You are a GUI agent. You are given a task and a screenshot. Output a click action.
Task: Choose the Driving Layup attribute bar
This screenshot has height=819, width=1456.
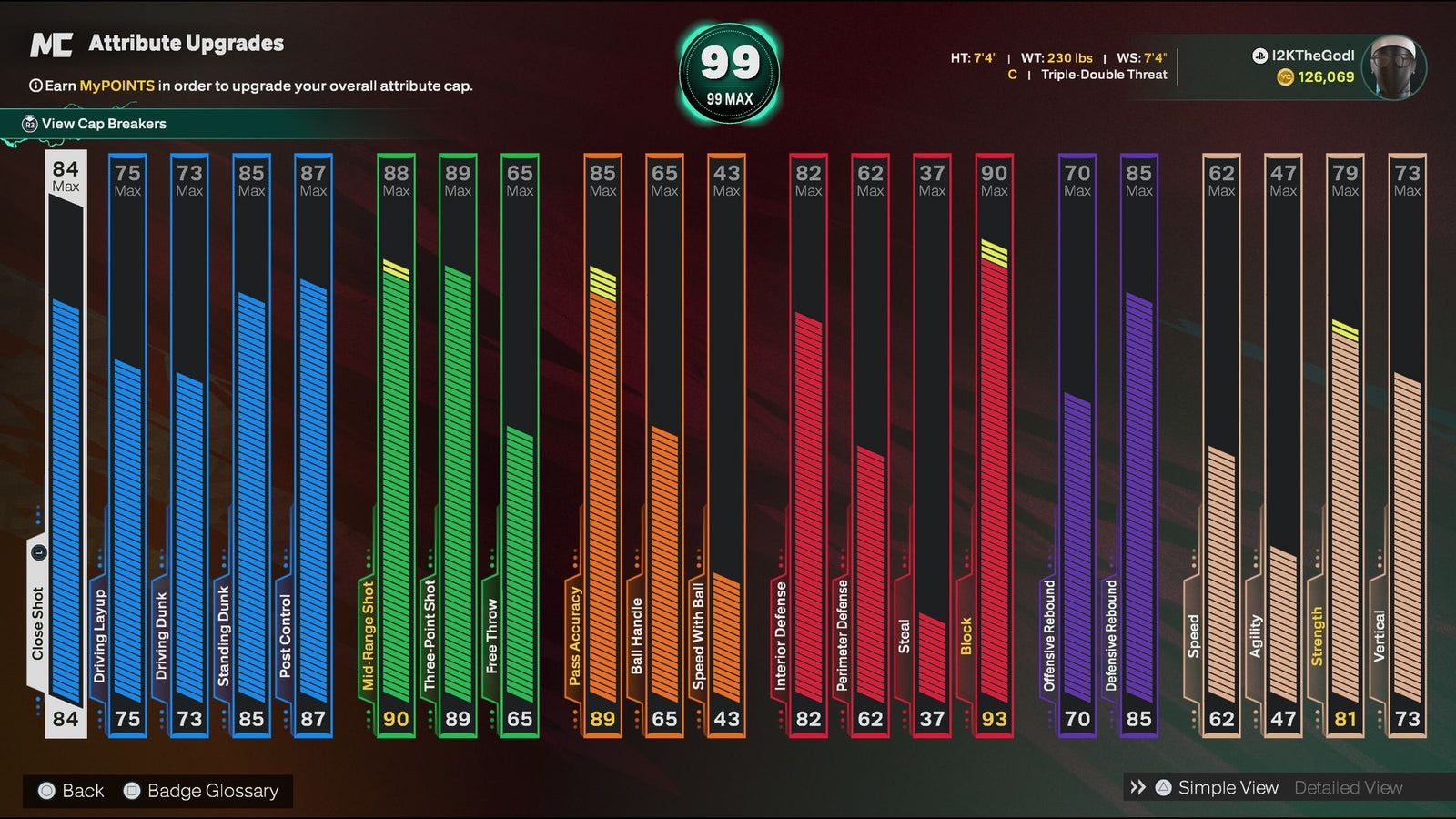pos(127,446)
